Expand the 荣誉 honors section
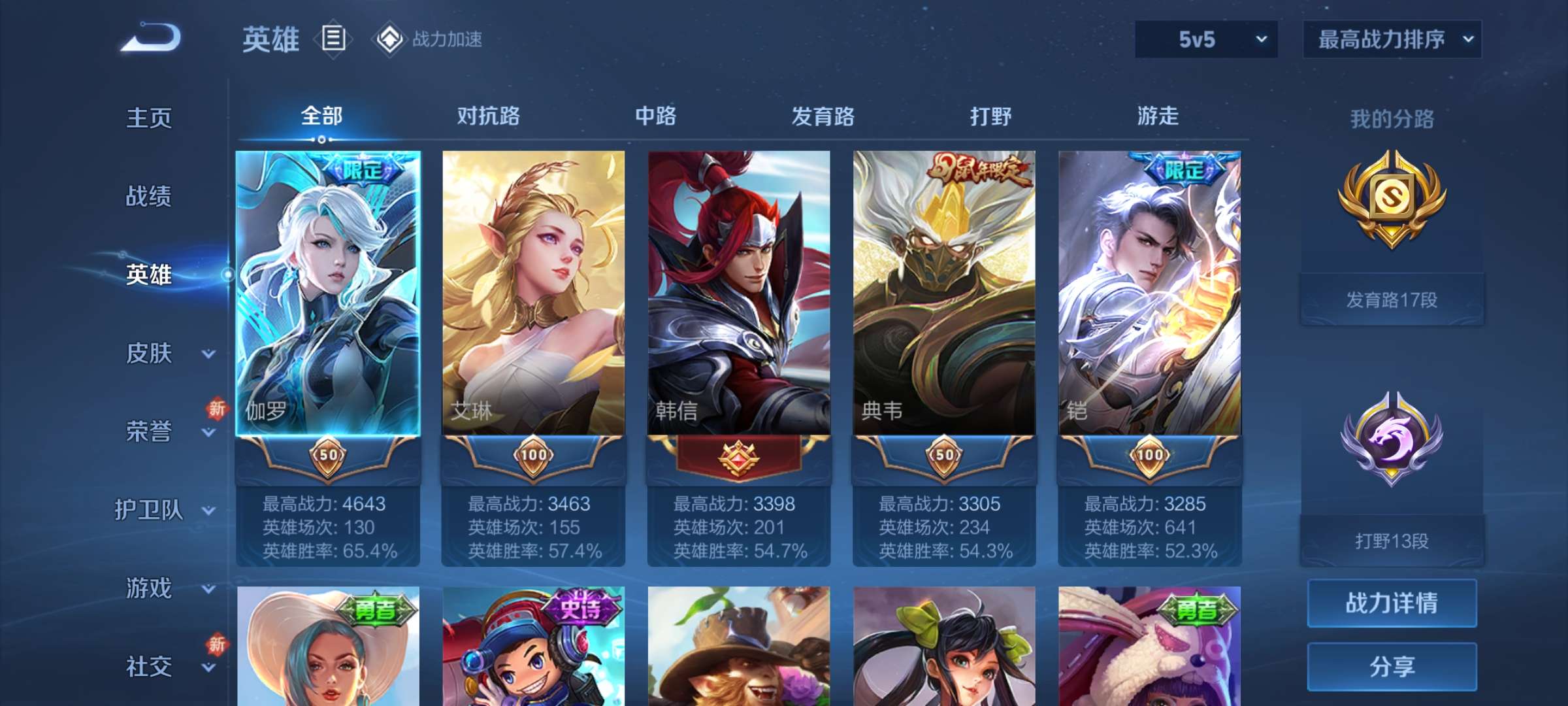This screenshot has height=706, width=1568. 163,431
